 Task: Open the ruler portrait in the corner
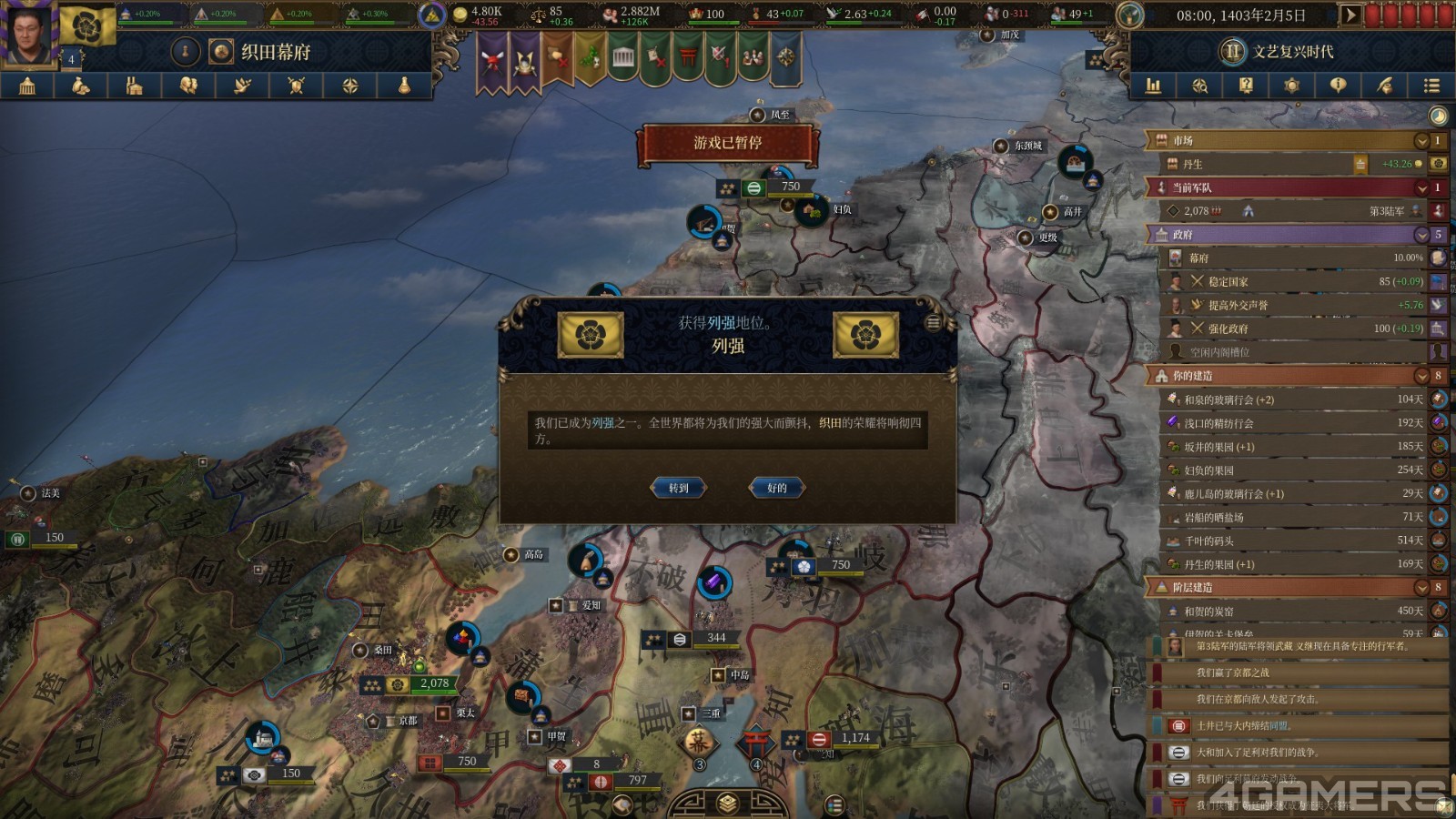[x=27, y=33]
